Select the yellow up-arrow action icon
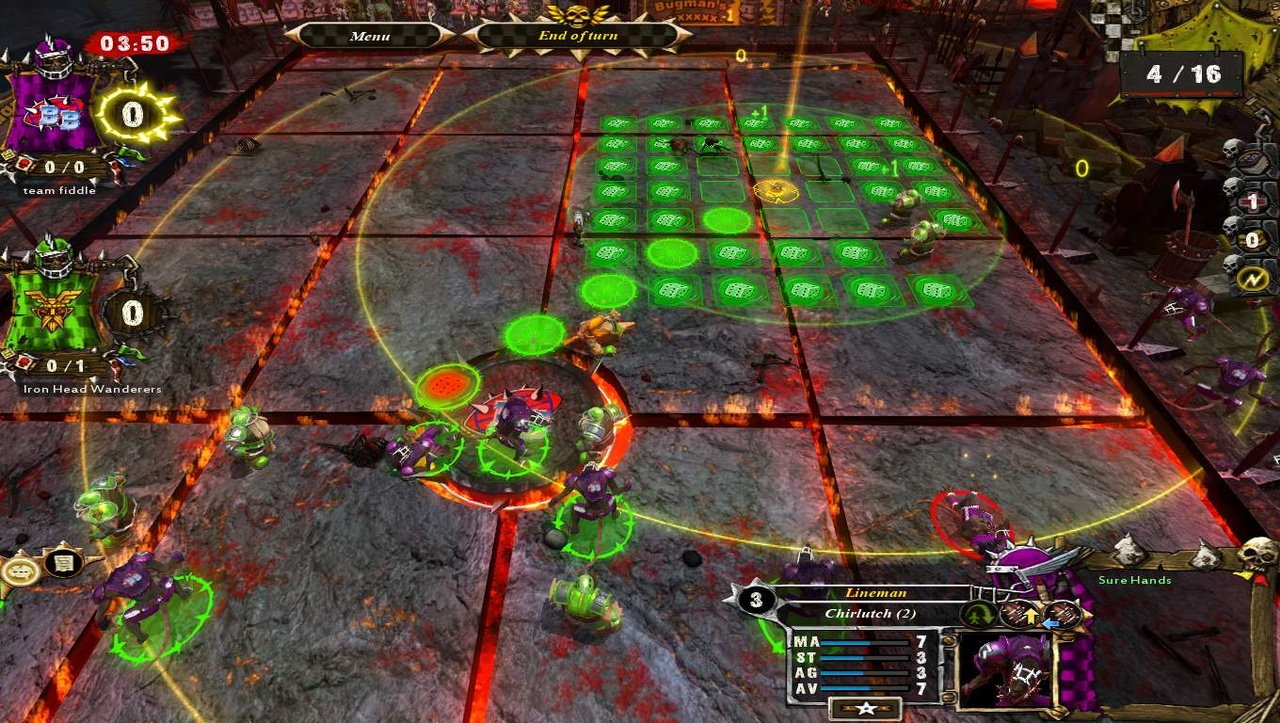 (1031, 618)
